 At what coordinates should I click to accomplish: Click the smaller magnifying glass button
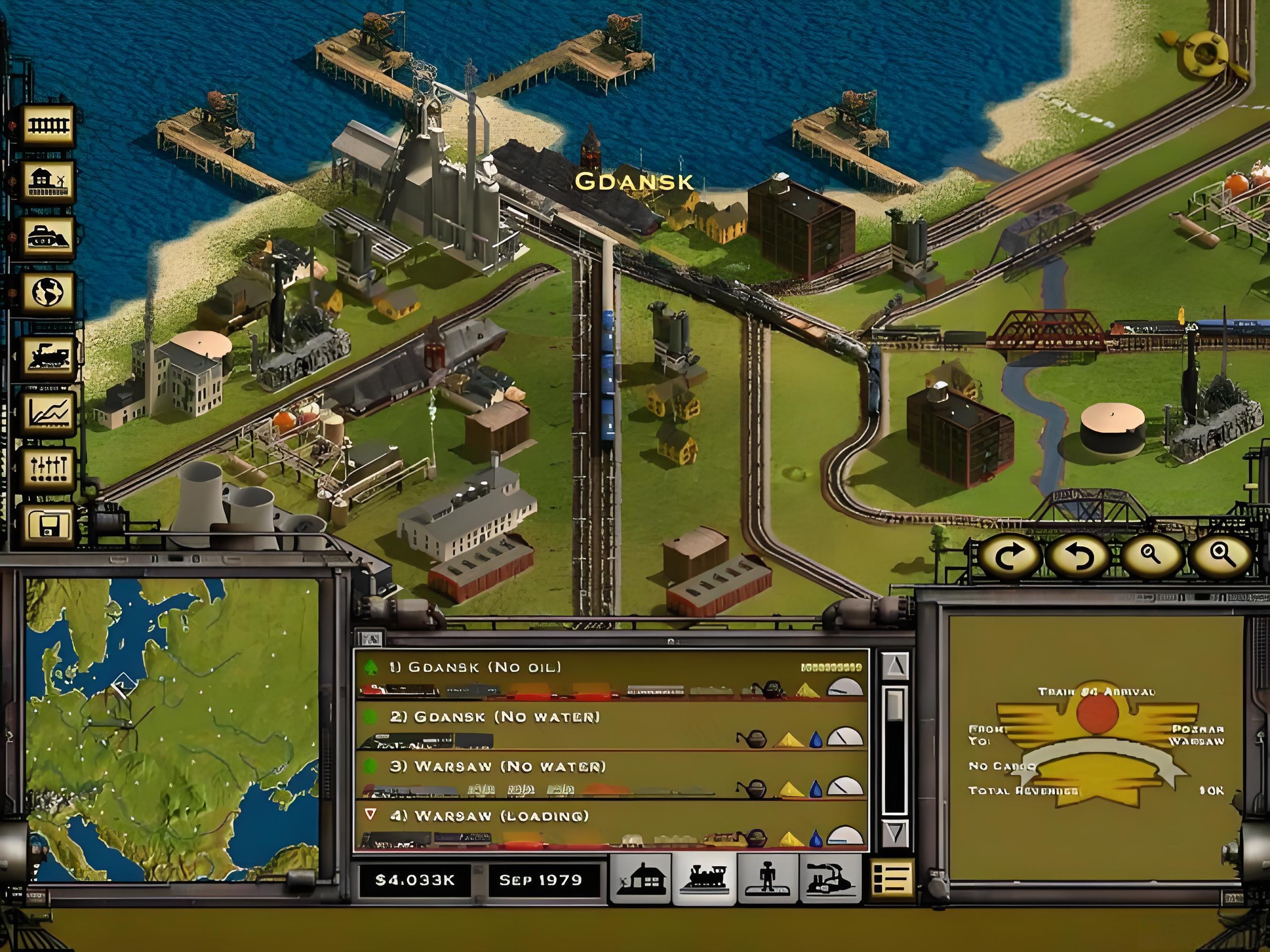1150,556
